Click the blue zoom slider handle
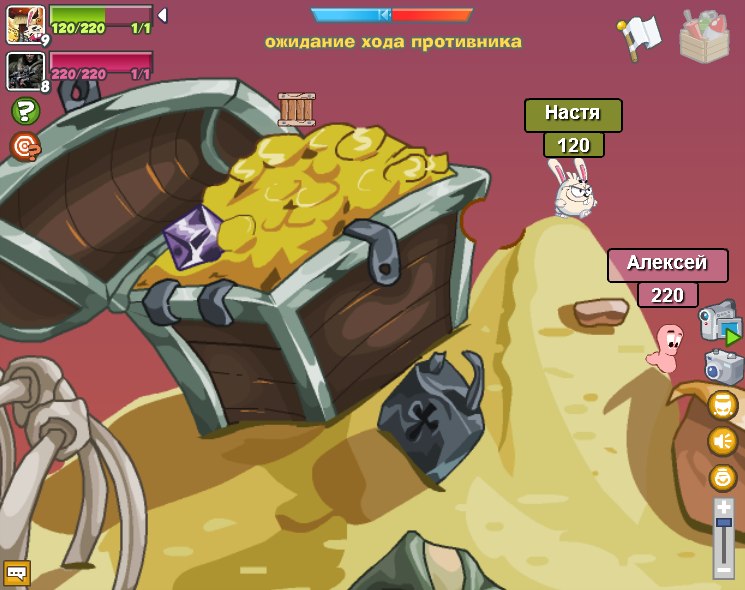 coord(724,521)
